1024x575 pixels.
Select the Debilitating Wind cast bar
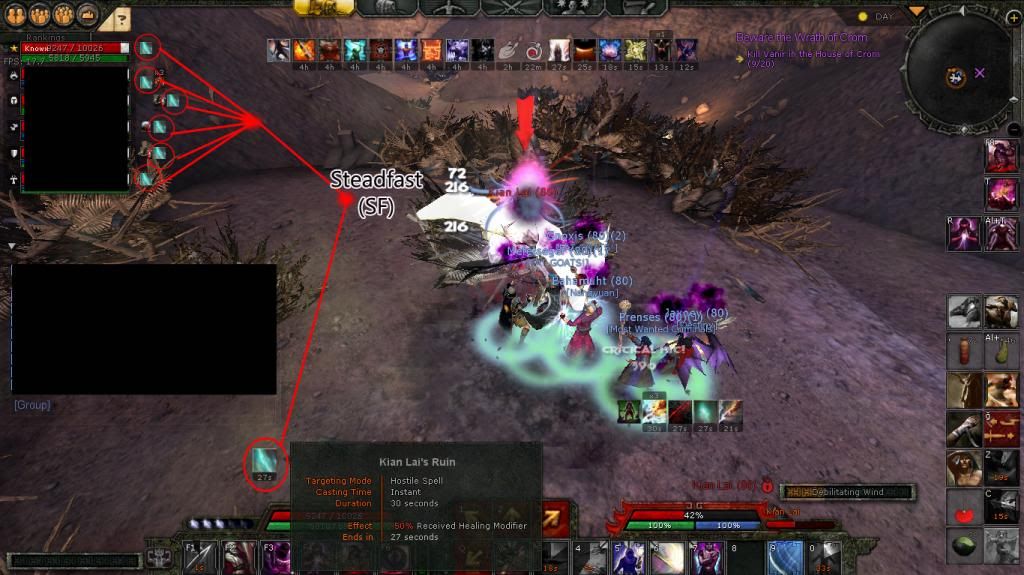(x=847, y=492)
